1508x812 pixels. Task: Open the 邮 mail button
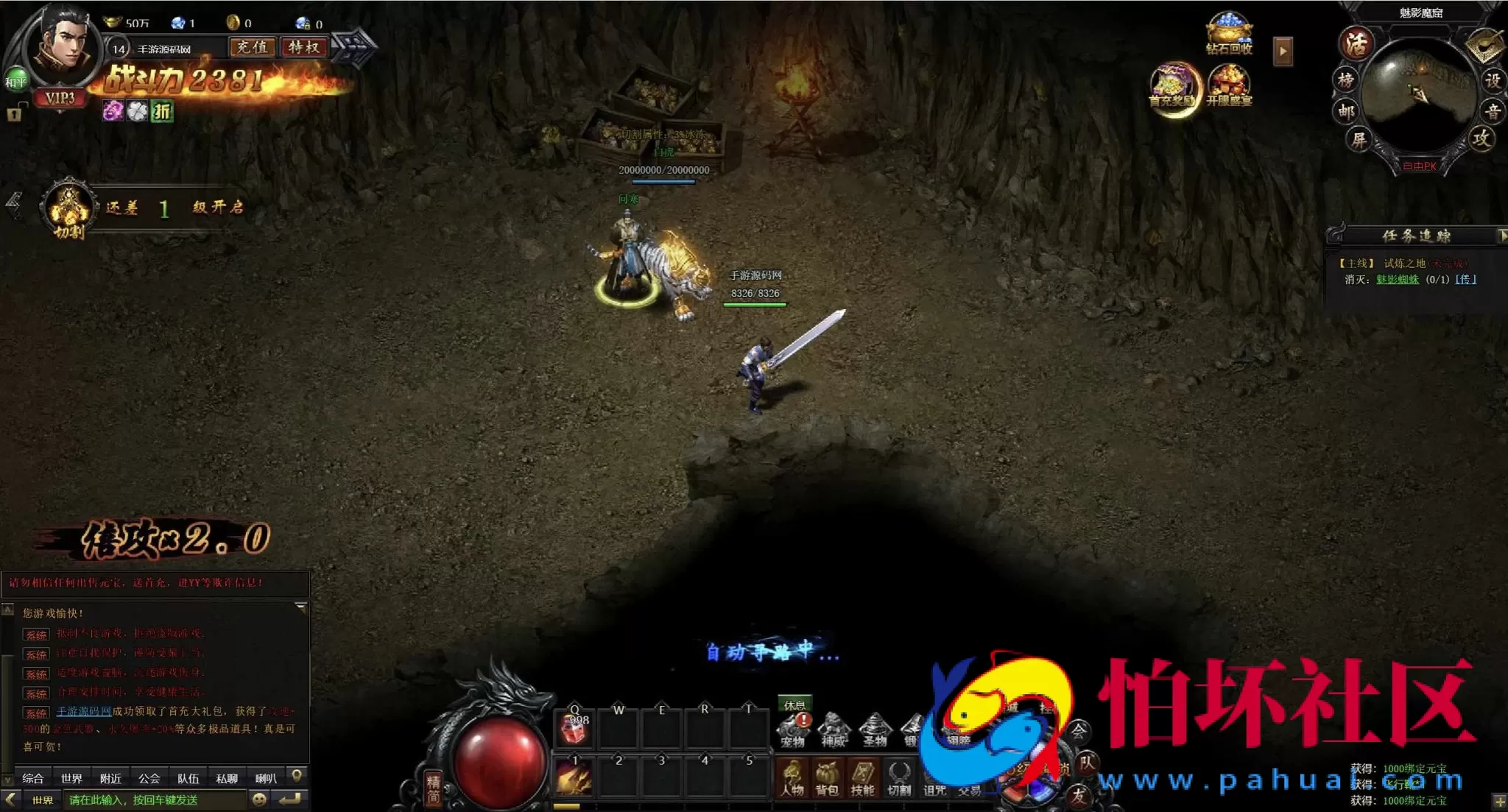coord(1346,111)
